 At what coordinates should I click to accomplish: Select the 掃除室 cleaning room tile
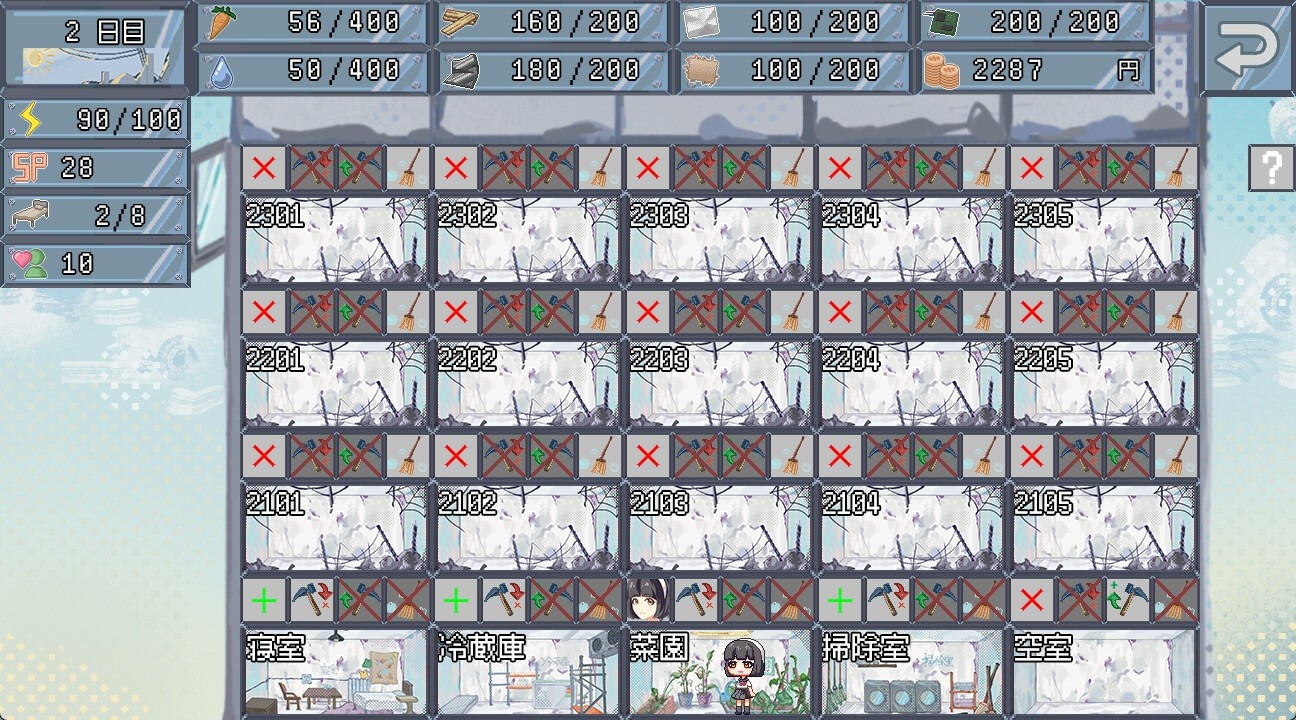[x=912, y=670]
